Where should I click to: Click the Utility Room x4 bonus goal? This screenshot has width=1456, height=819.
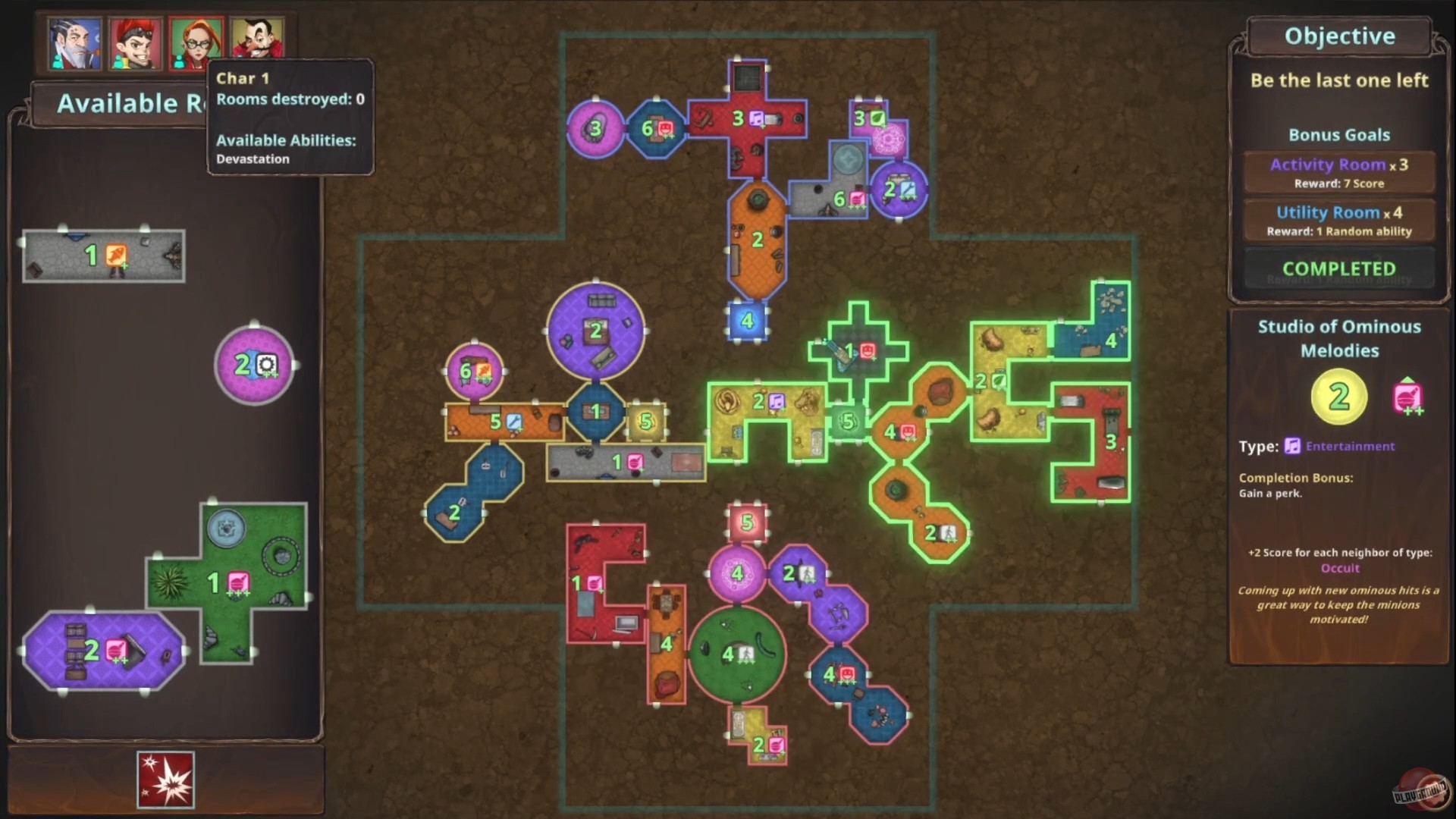coord(1338,220)
